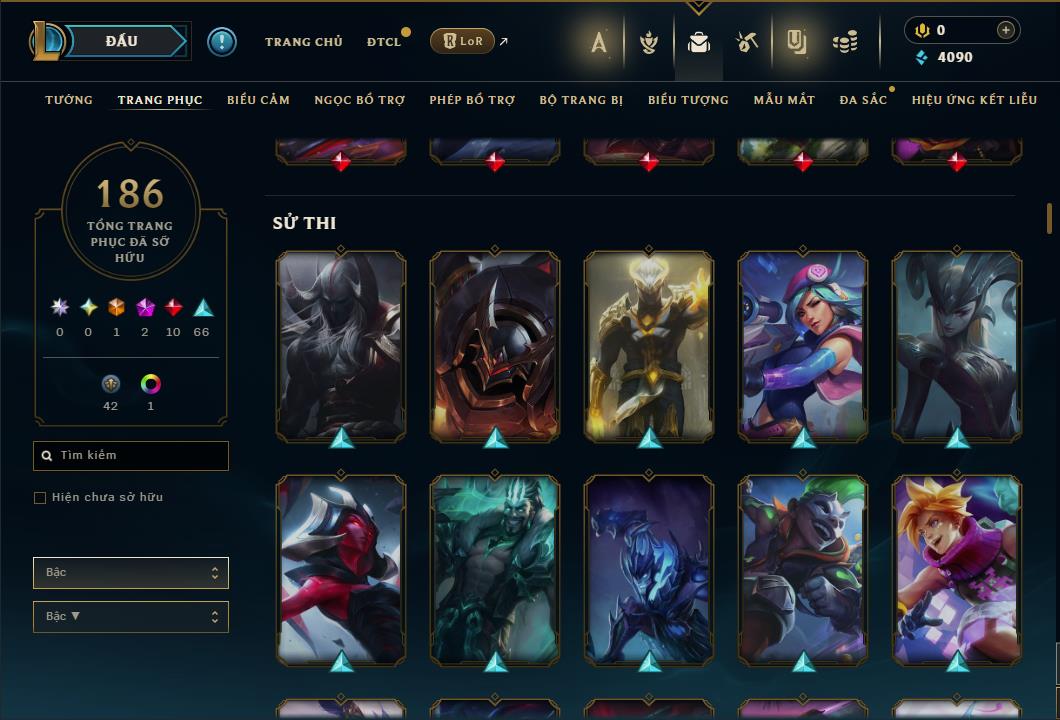
Task: Switch to the TƯỚNG tab
Action: click(x=69, y=100)
